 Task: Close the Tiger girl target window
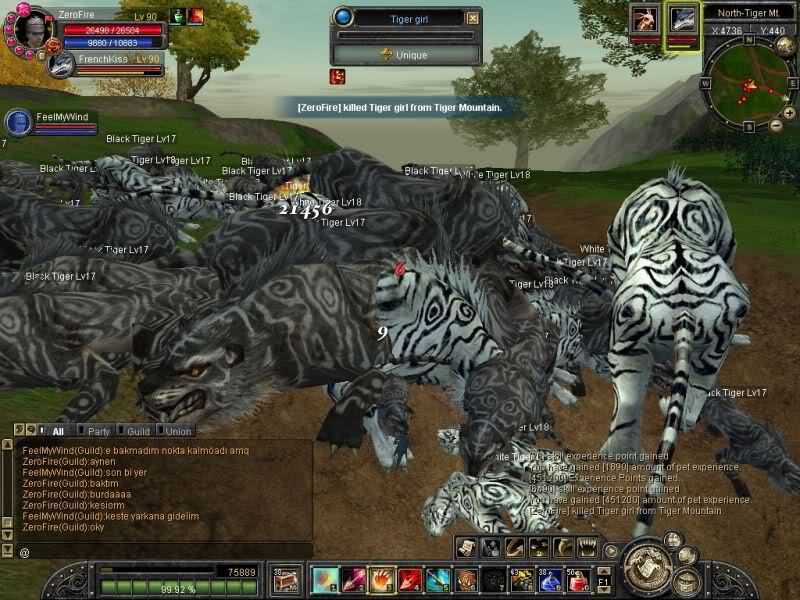(x=473, y=17)
